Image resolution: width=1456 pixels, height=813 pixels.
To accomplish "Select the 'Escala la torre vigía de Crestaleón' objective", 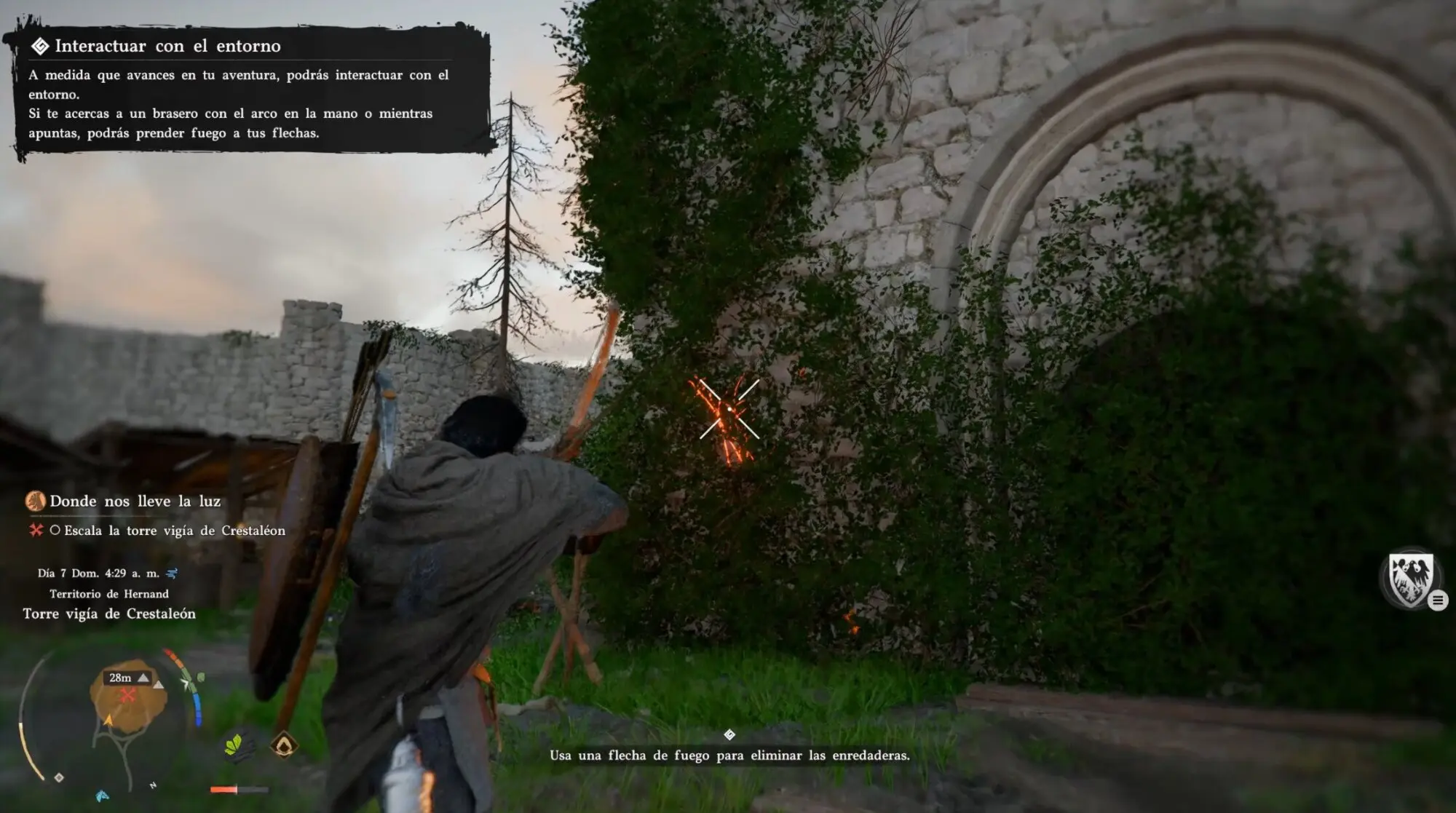I will click(174, 531).
